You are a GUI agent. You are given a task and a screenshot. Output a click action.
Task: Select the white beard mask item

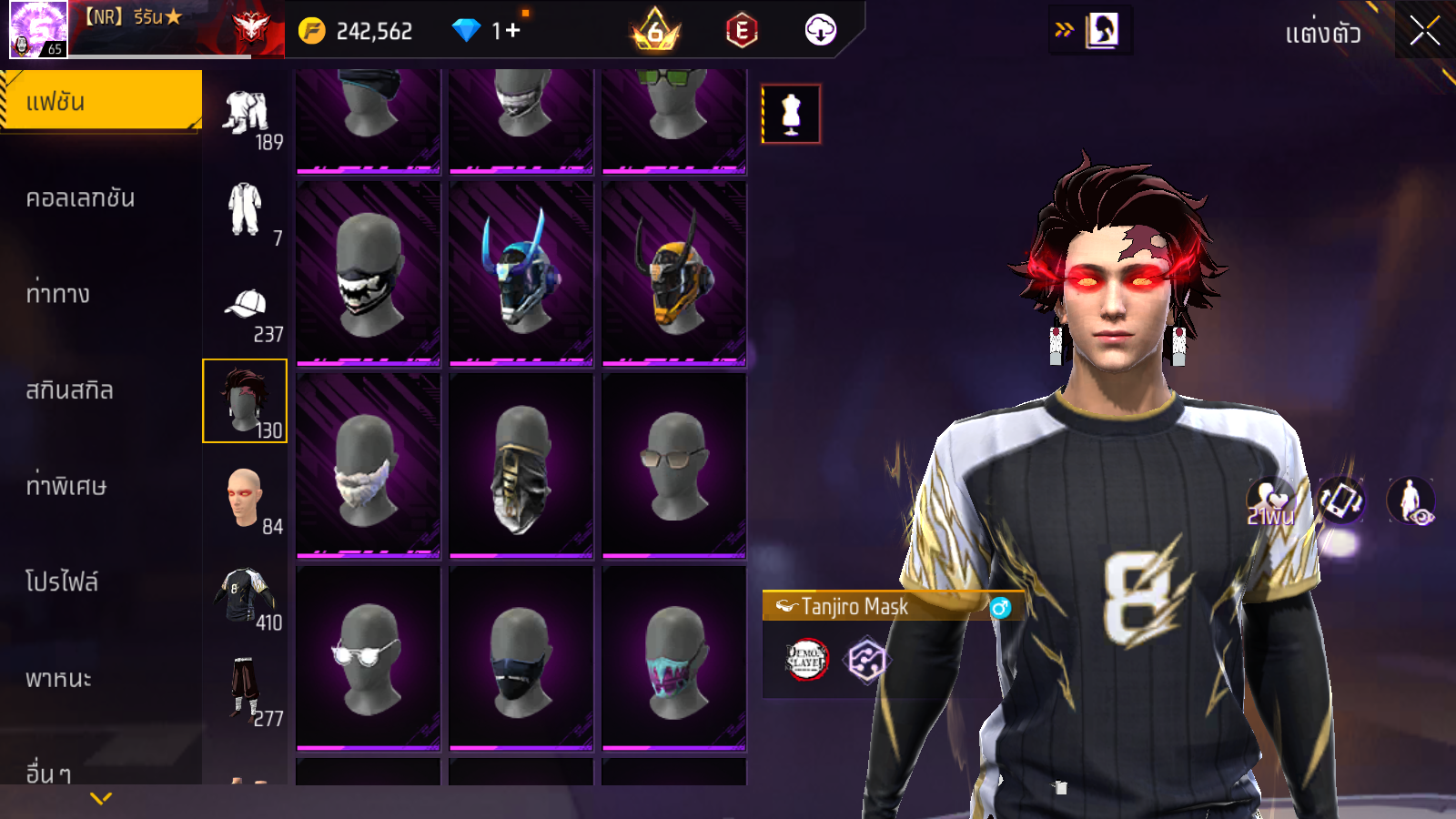click(369, 465)
